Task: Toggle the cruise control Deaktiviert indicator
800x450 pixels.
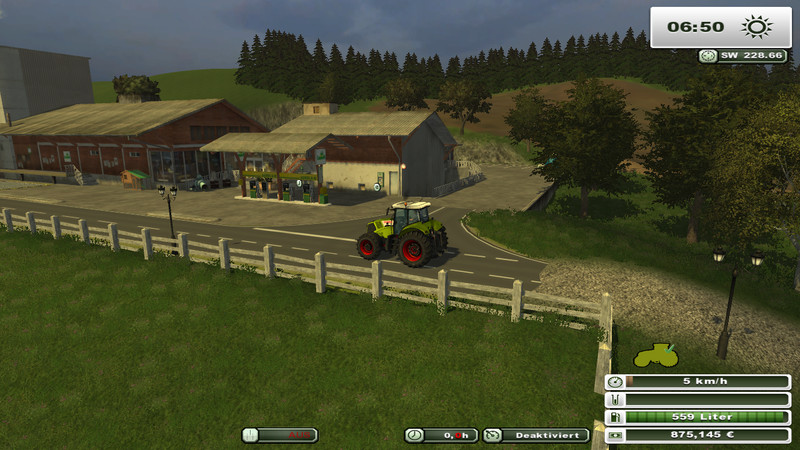Action: pyautogui.click(x=521, y=435)
